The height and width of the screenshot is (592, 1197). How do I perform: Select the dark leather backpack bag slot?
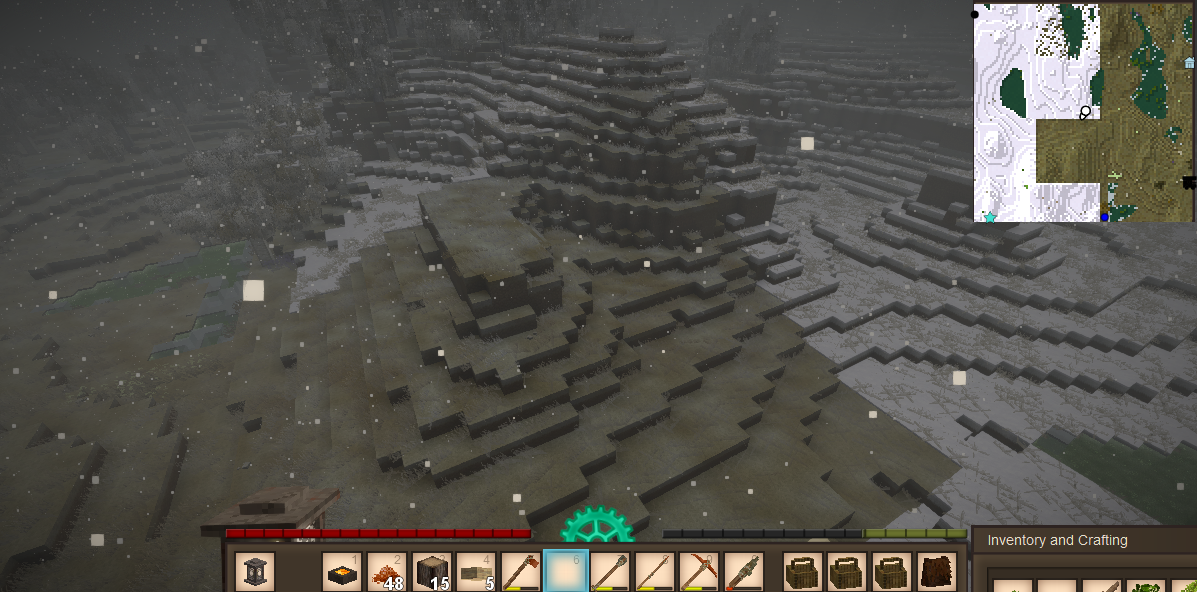click(x=937, y=572)
